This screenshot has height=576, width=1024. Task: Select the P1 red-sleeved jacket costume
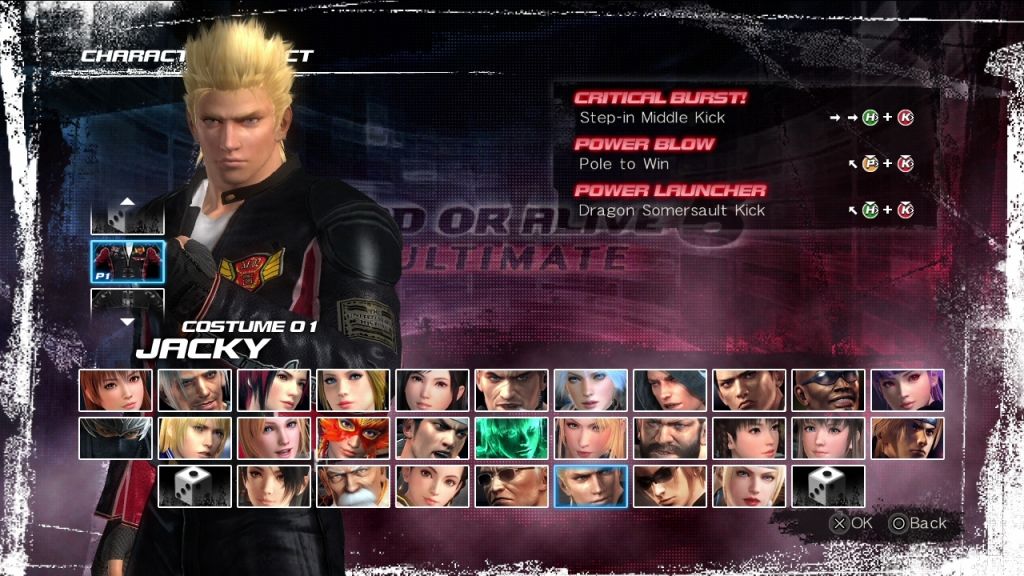point(128,261)
